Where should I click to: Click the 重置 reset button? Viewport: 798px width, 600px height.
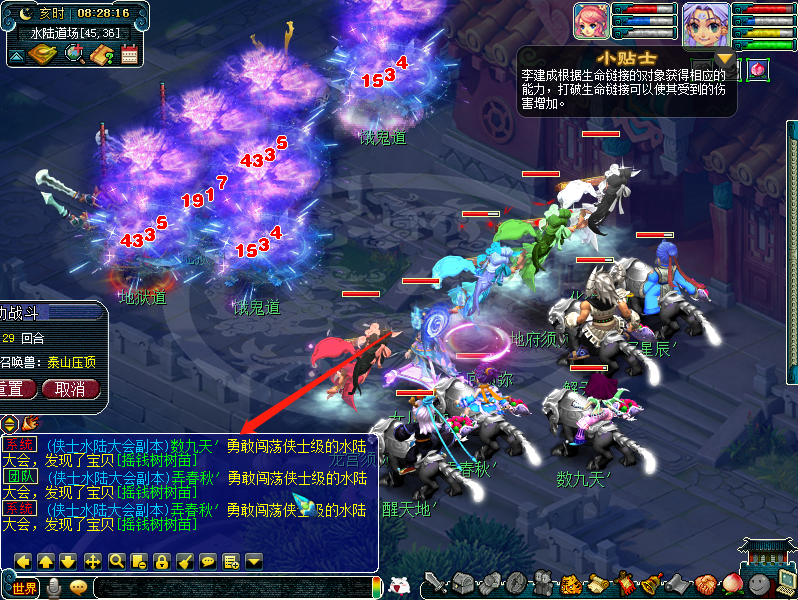point(14,389)
